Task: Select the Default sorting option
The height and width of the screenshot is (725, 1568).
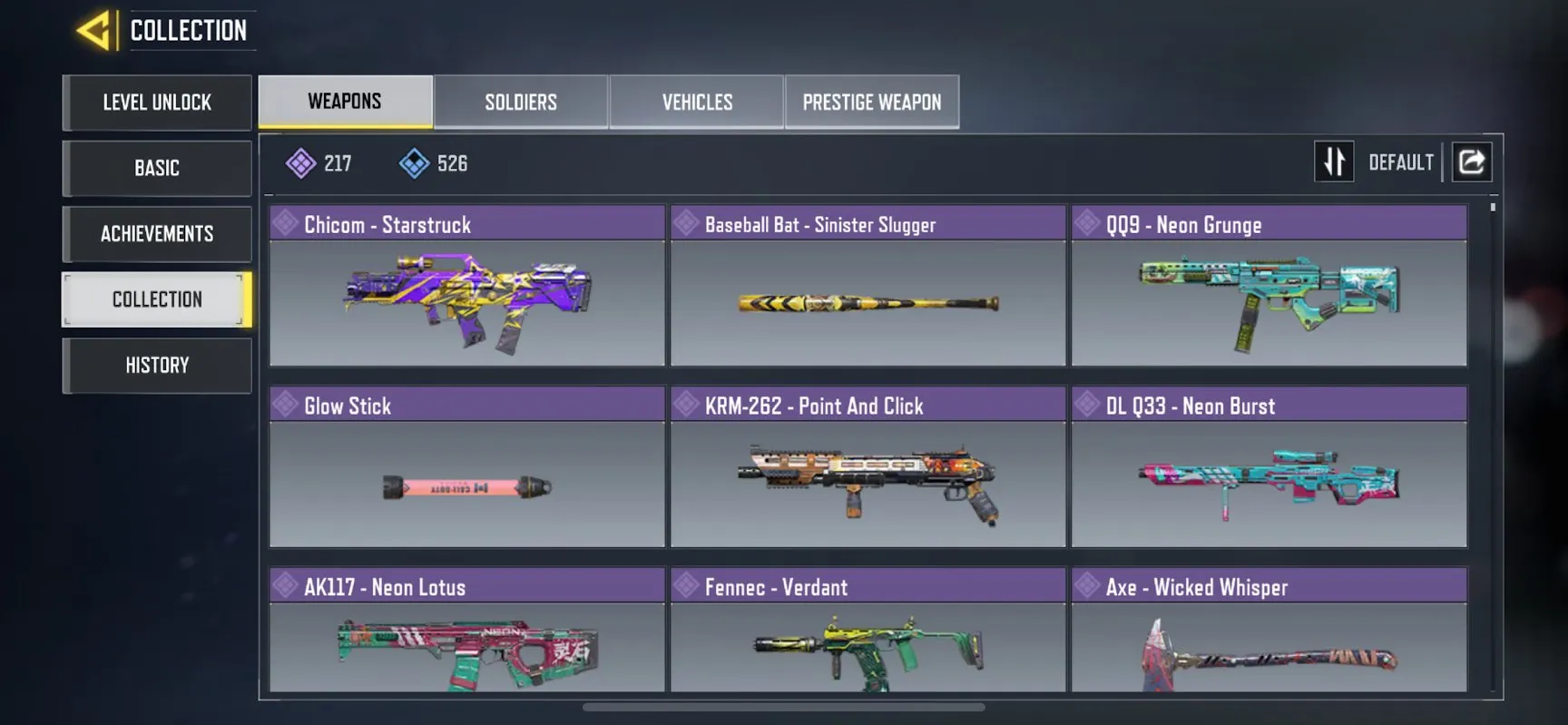Action: pyautogui.click(x=1400, y=162)
